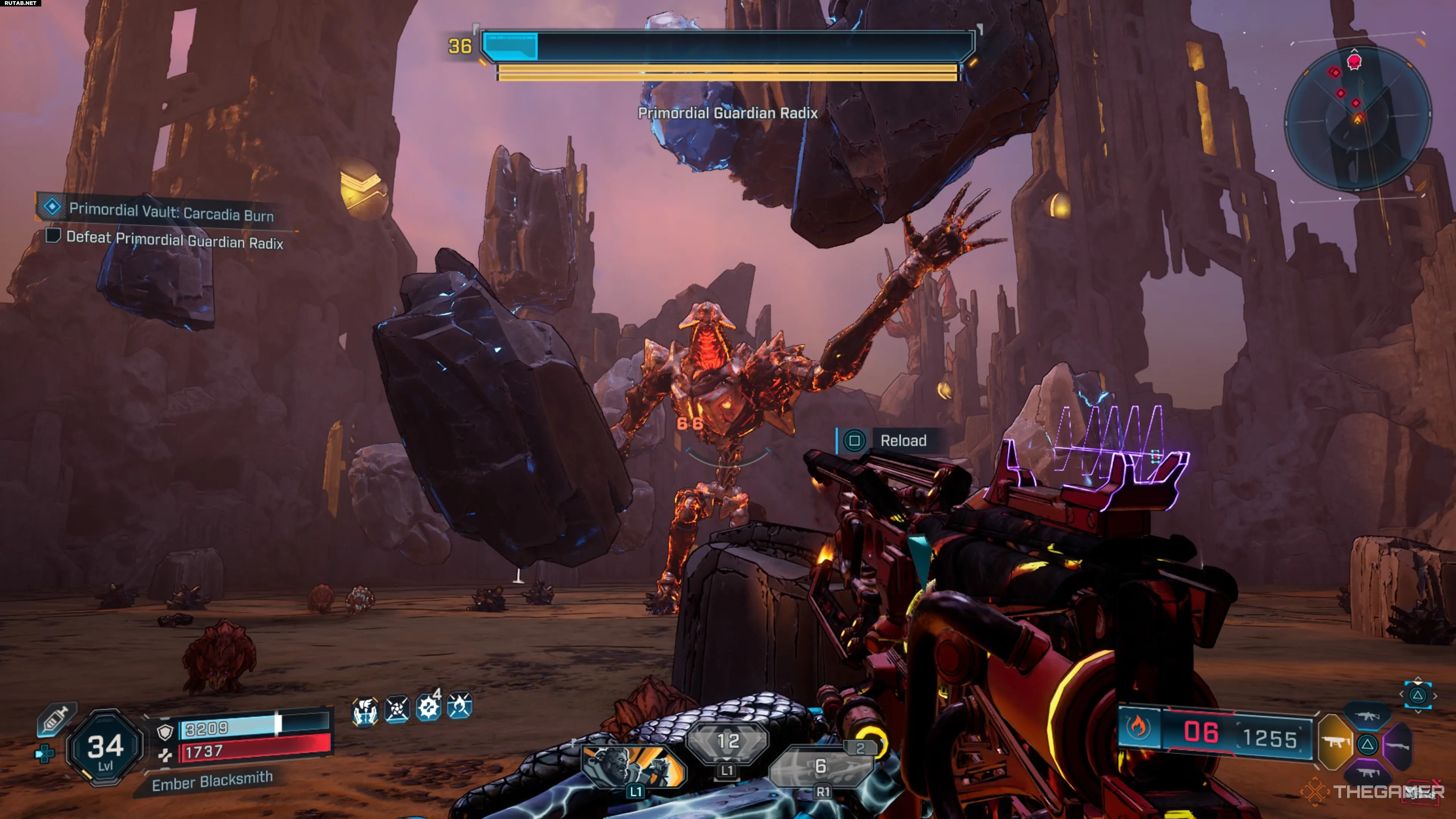The width and height of the screenshot is (1456, 819).
Task: Click the Defeat Primordial Guardian Radix objective checkbox
Action: [53, 235]
